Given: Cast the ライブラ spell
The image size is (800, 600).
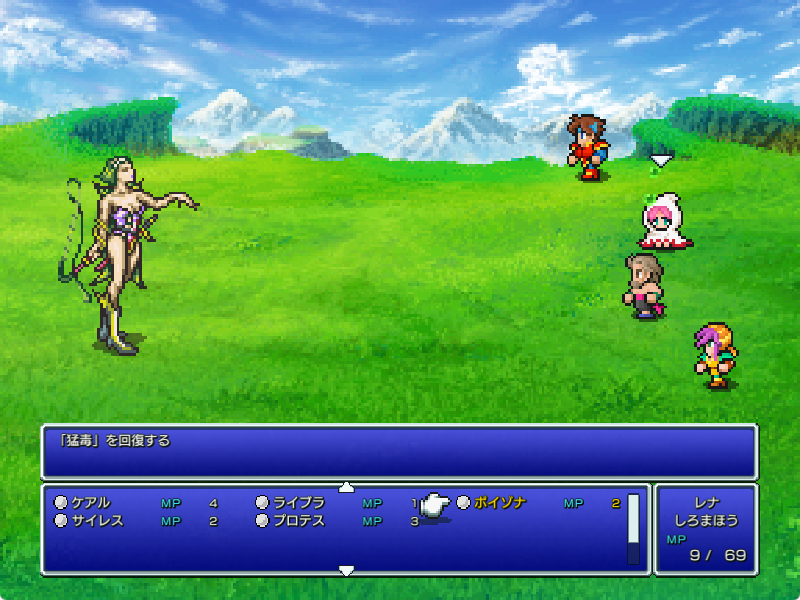Looking at the screenshot, I should click(x=299, y=503).
